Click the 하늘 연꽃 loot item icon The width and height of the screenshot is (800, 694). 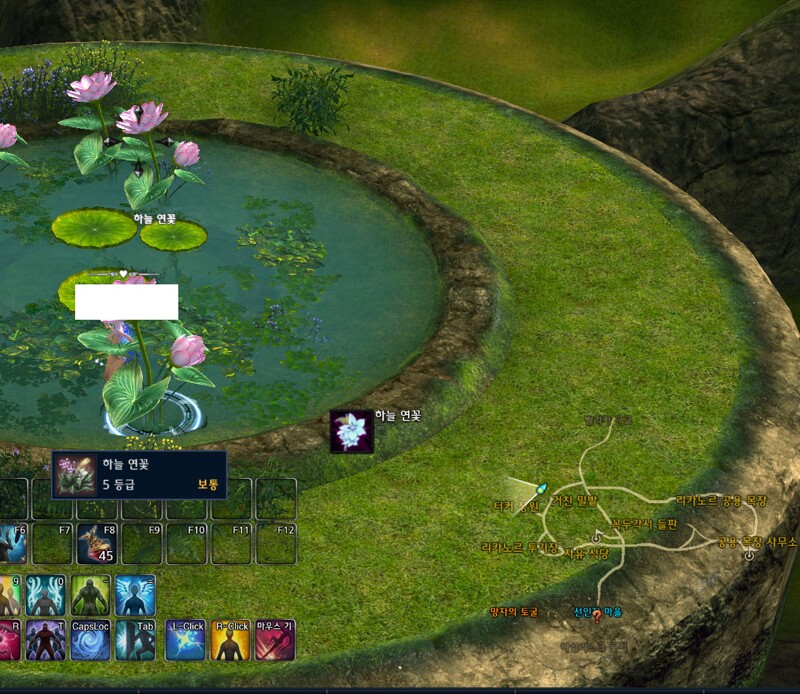point(352,431)
